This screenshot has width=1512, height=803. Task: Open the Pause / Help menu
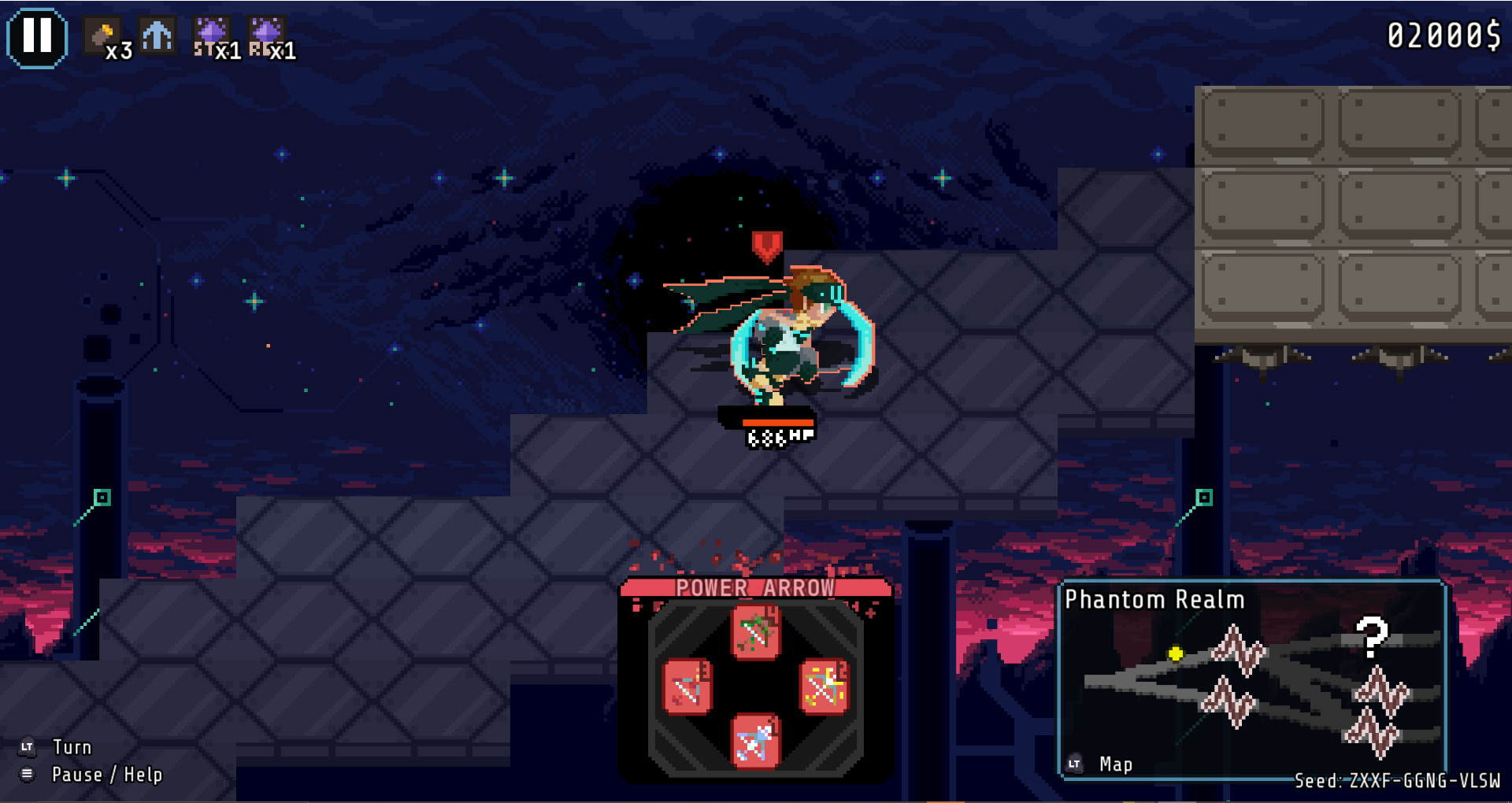[106, 775]
